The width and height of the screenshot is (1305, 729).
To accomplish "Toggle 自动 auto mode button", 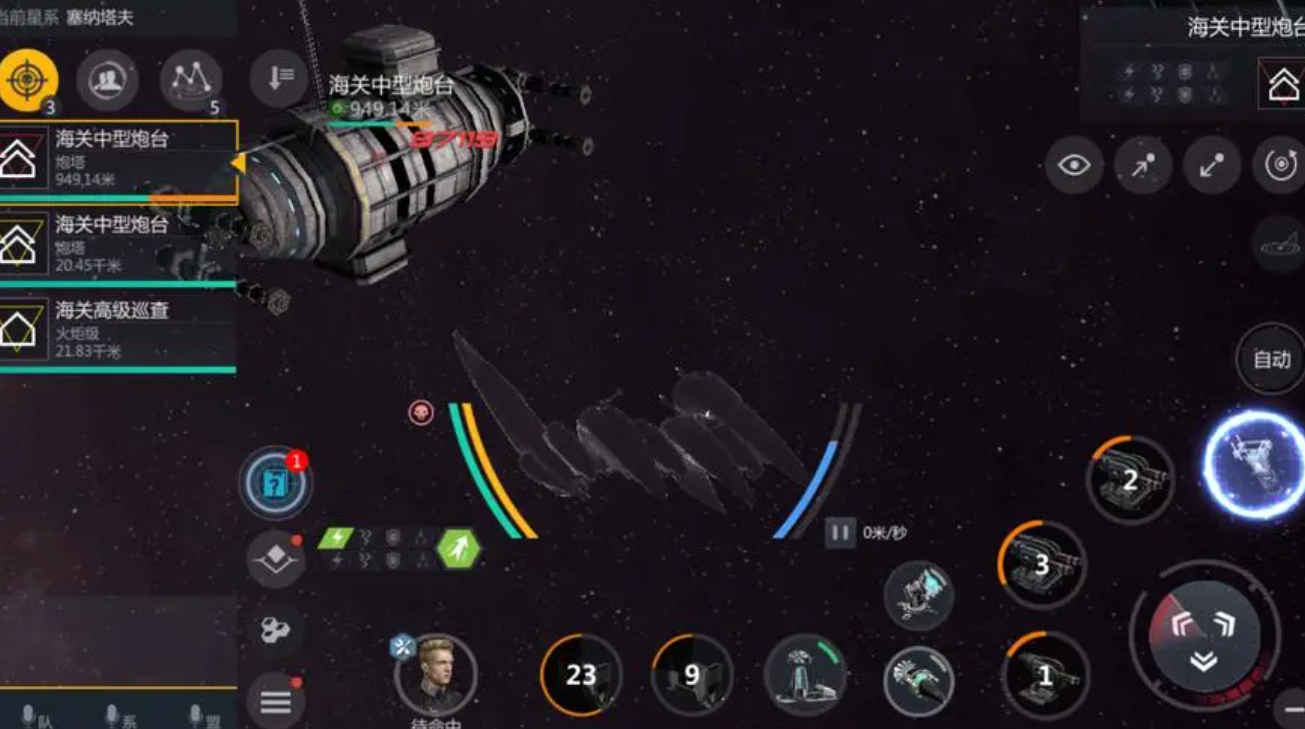I will (1271, 359).
